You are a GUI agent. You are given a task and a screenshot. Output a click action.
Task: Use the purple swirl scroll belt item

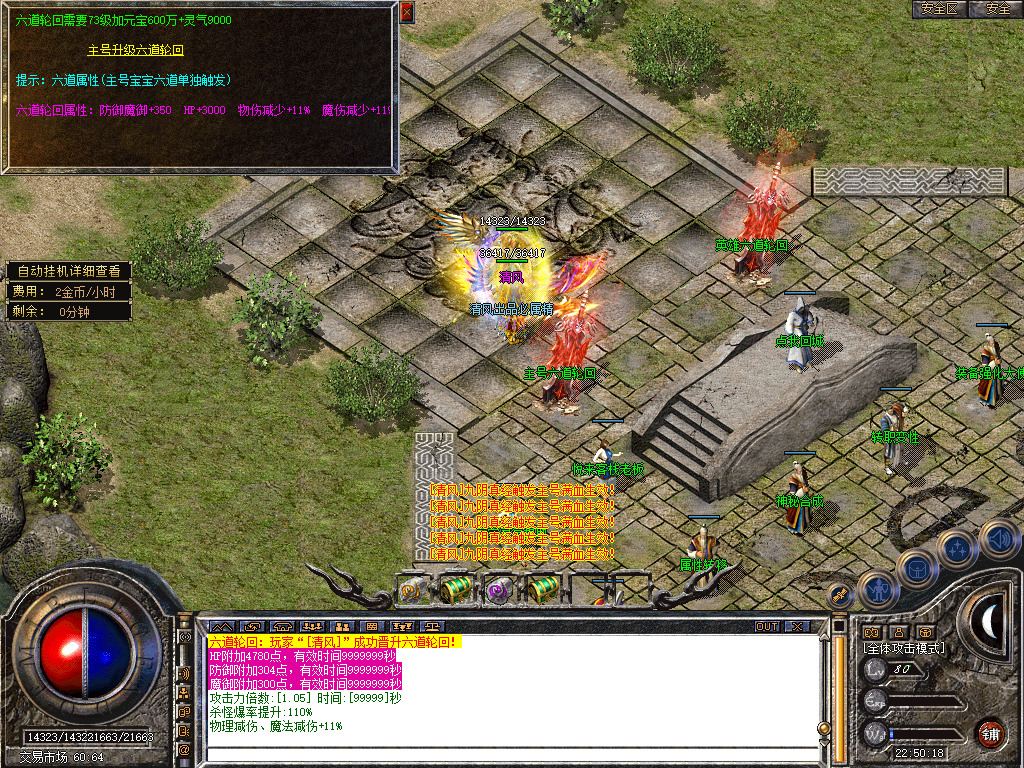coord(497,590)
